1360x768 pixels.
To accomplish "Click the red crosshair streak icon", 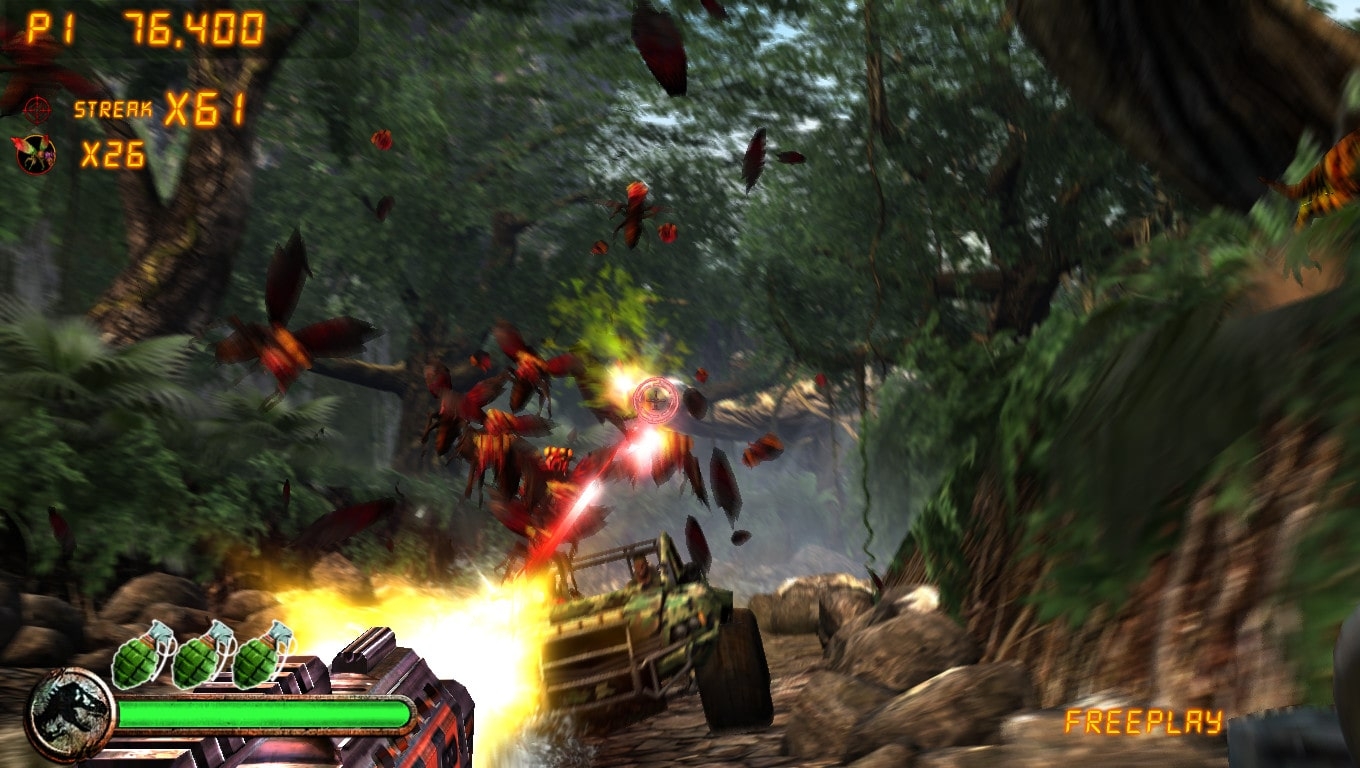I will click(x=37, y=108).
